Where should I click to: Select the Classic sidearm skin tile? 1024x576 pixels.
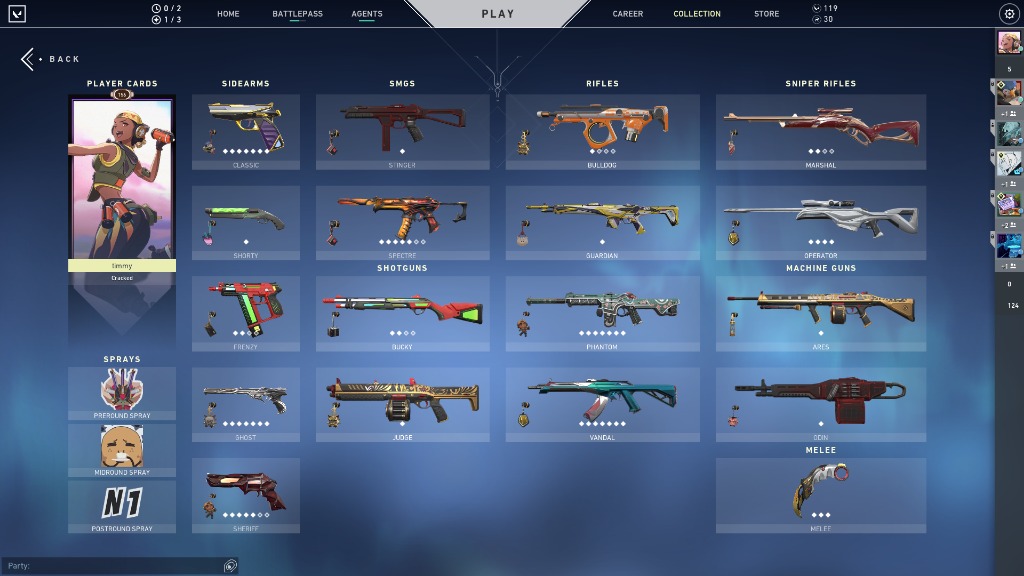pyautogui.click(x=245, y=130)
